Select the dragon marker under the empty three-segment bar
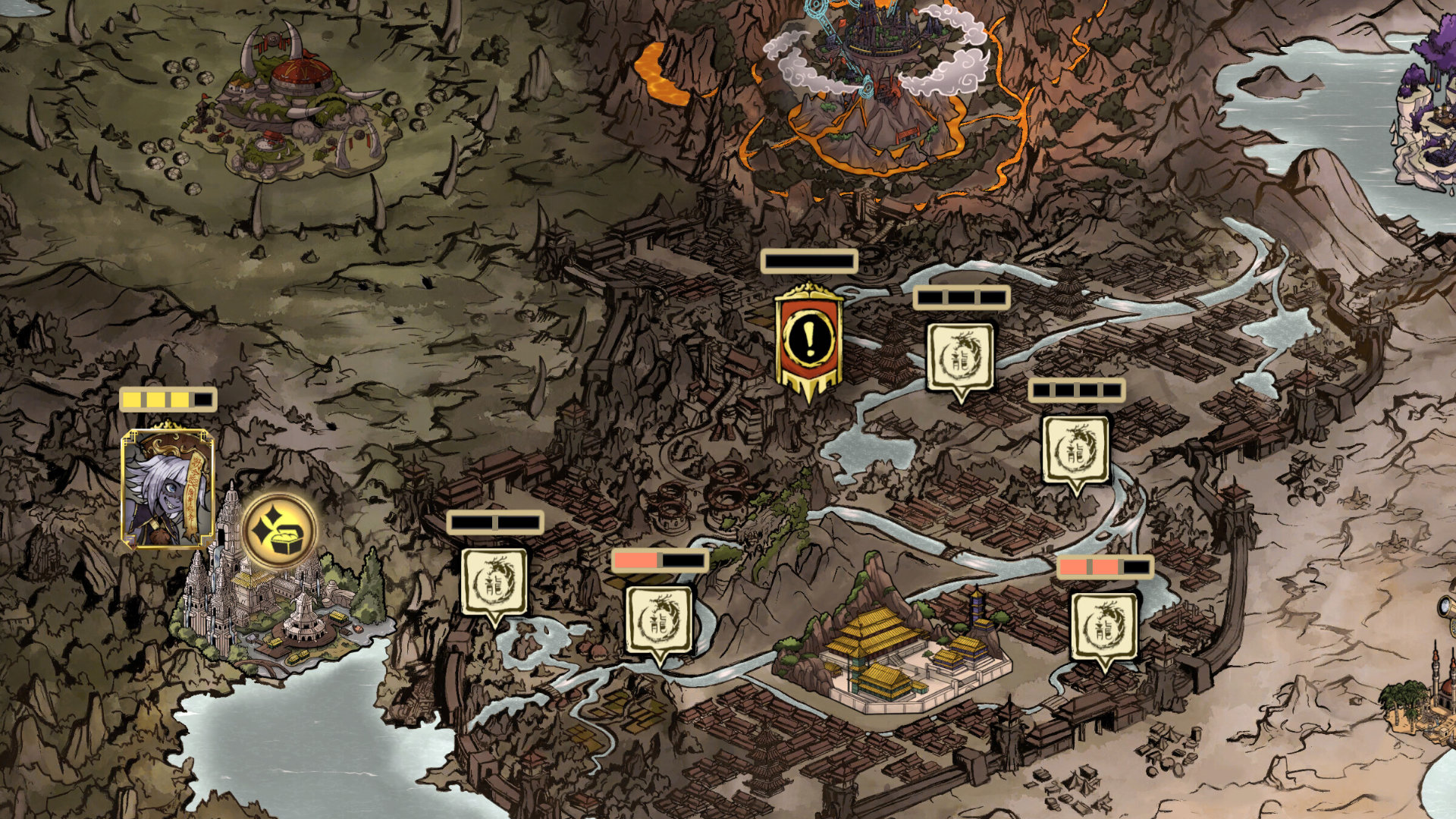This screenshot has width=1456, height=819. (960, 358)
